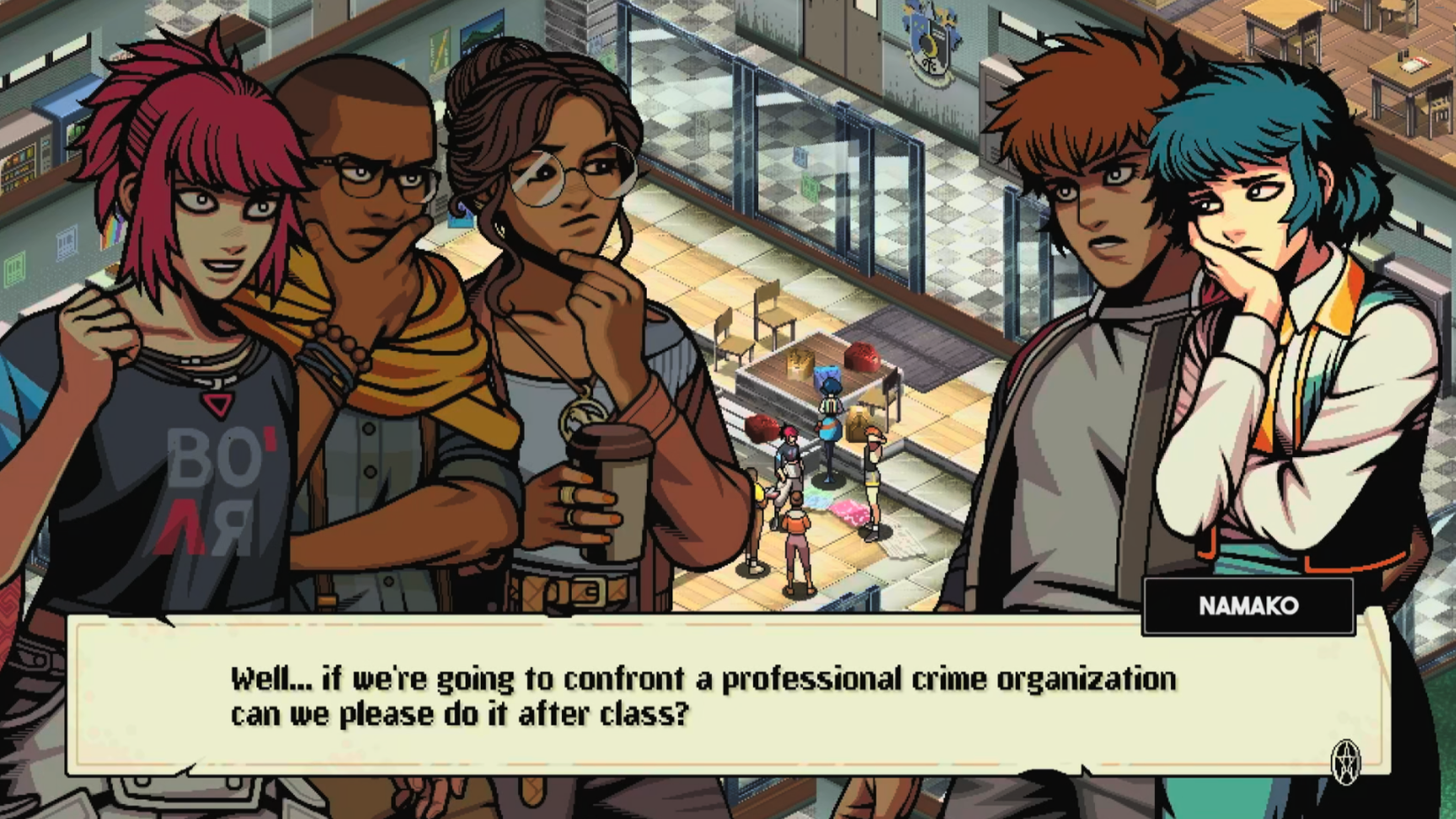The image size is (1456, 819).
Task: Click the red rock pile near the stall
Action: point(860,357)
